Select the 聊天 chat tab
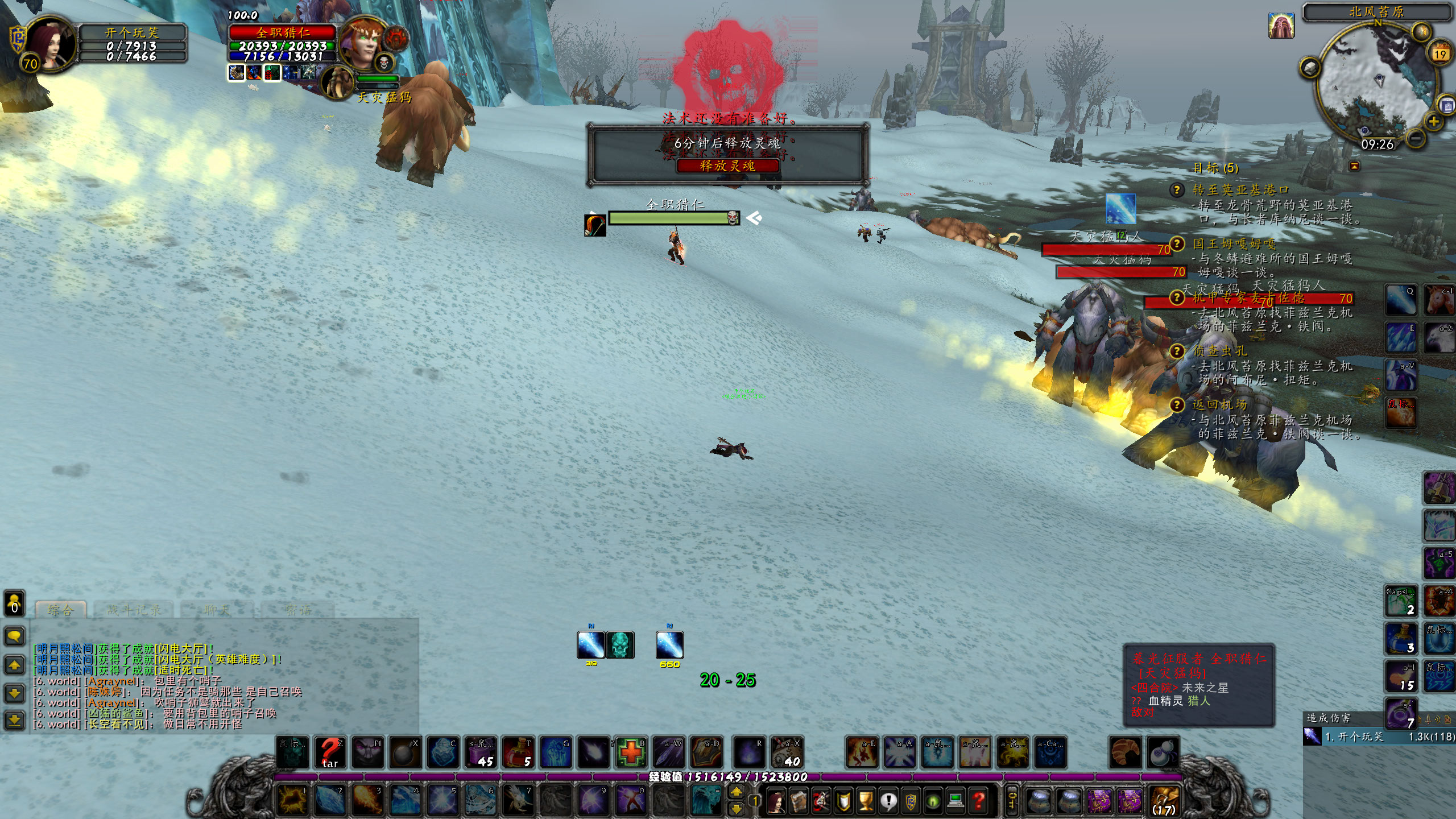 217,610
